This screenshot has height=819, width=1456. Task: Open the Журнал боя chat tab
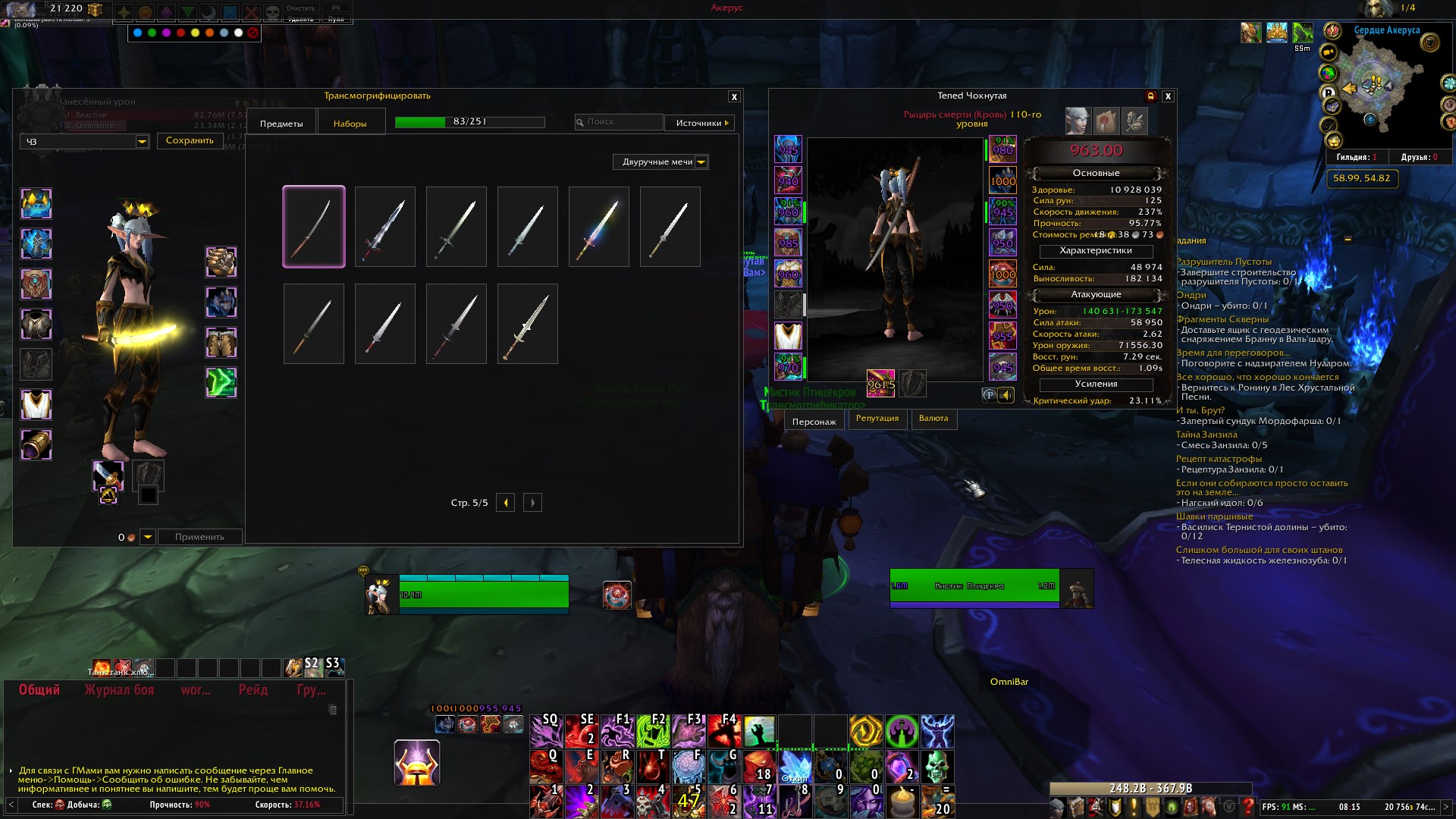click(x=119, y=690)
